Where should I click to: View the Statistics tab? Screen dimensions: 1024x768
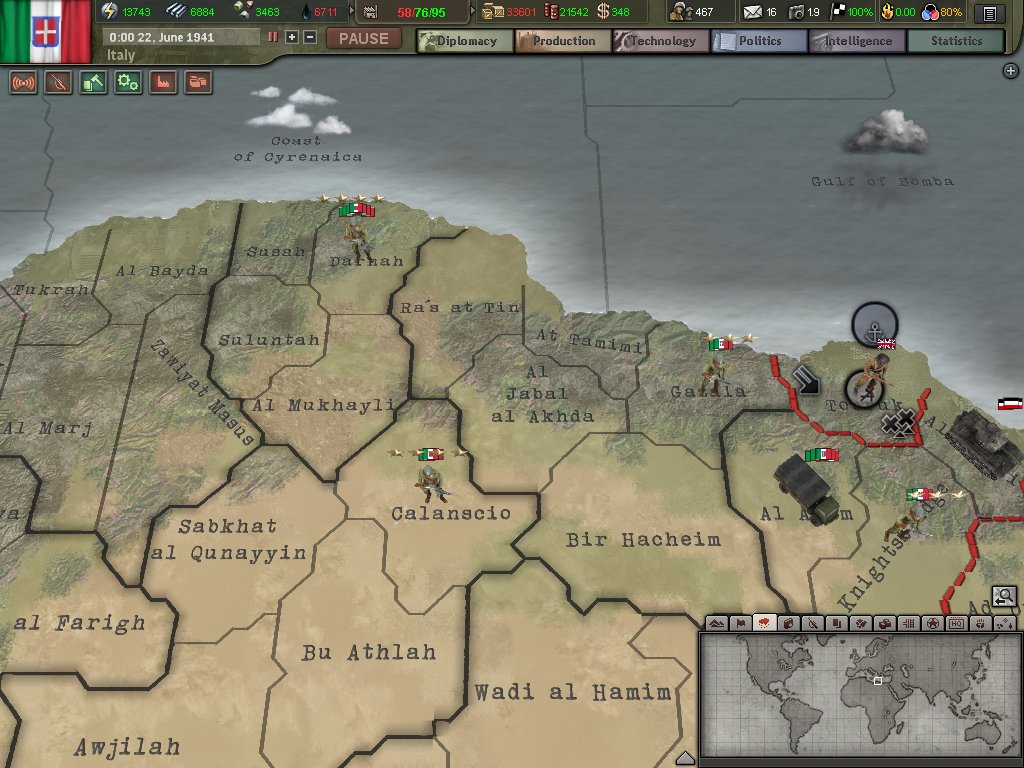coord(956,41)
